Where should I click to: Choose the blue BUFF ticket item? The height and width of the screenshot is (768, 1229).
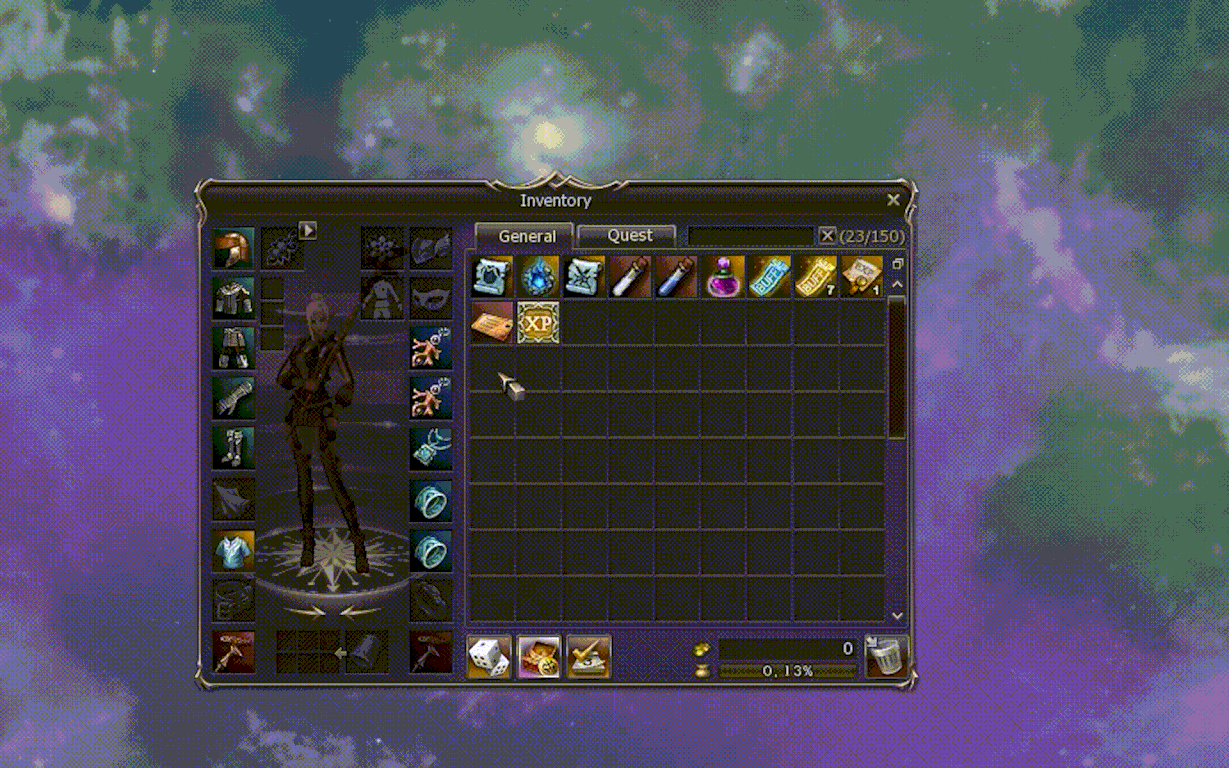[x=769, y=277]
